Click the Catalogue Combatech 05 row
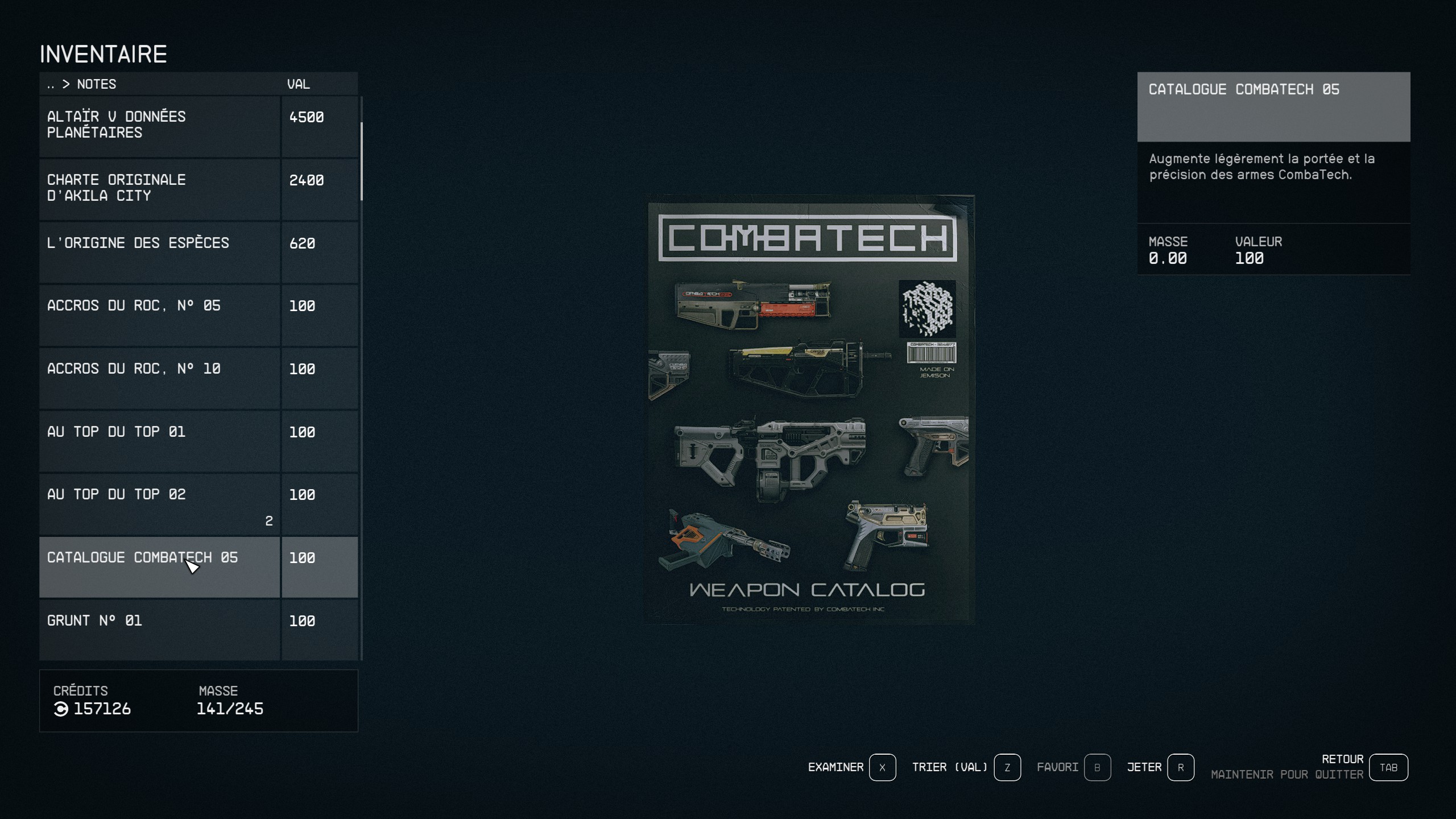Viewport: 1456px width, 819px height. pyautogui.click(x=159, y=567)
